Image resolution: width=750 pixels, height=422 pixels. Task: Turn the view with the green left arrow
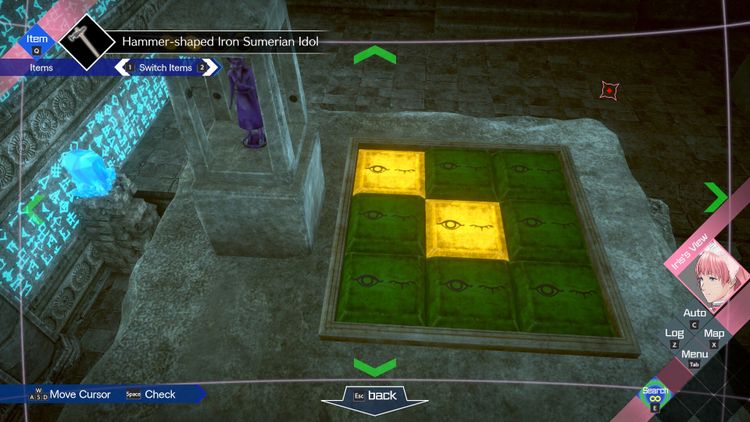(x=33, y=209)
